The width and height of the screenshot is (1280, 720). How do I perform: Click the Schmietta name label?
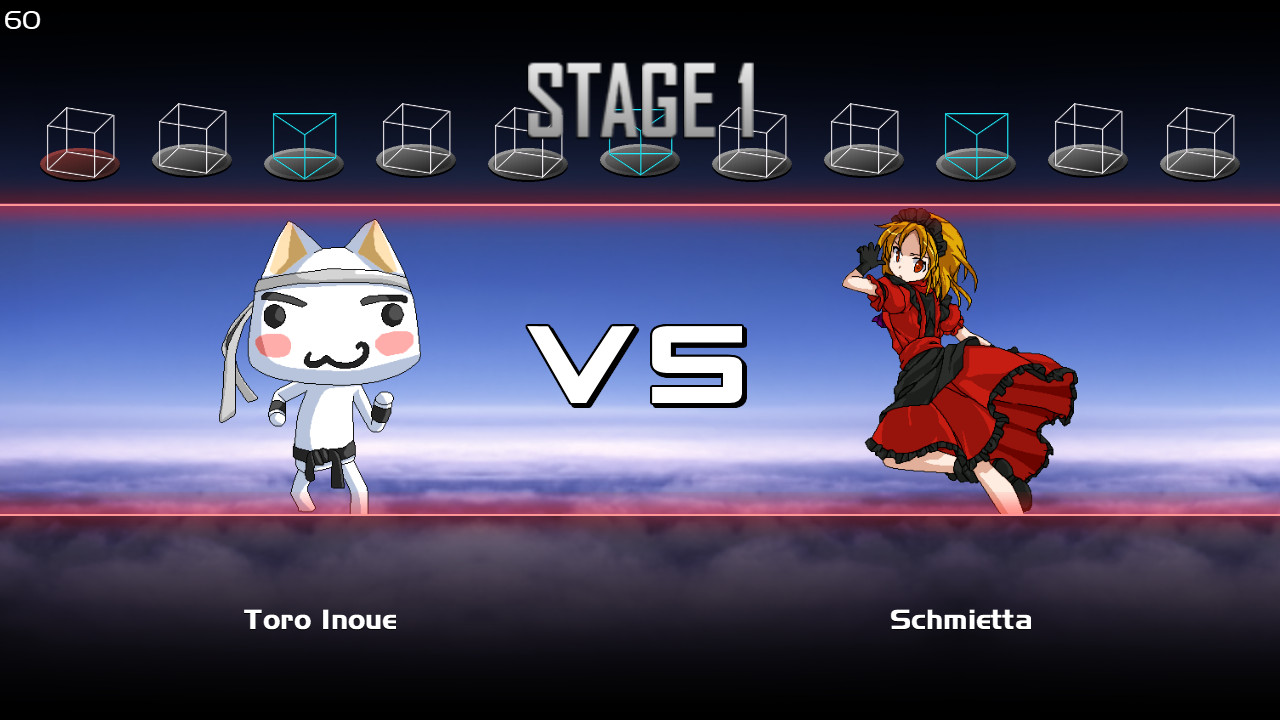pyautogui.click(x=961, y=620)
